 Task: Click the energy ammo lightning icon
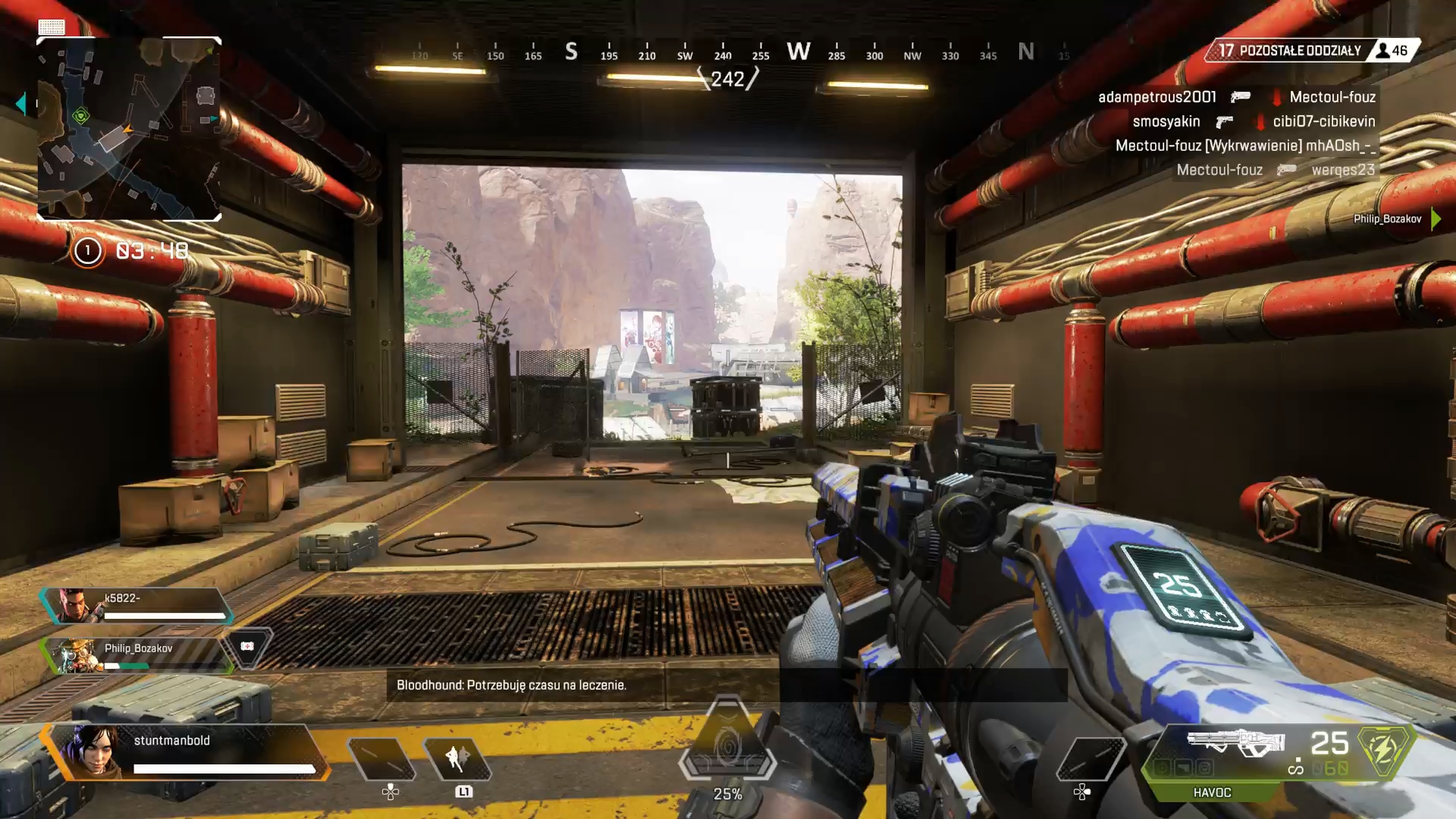1383,751
